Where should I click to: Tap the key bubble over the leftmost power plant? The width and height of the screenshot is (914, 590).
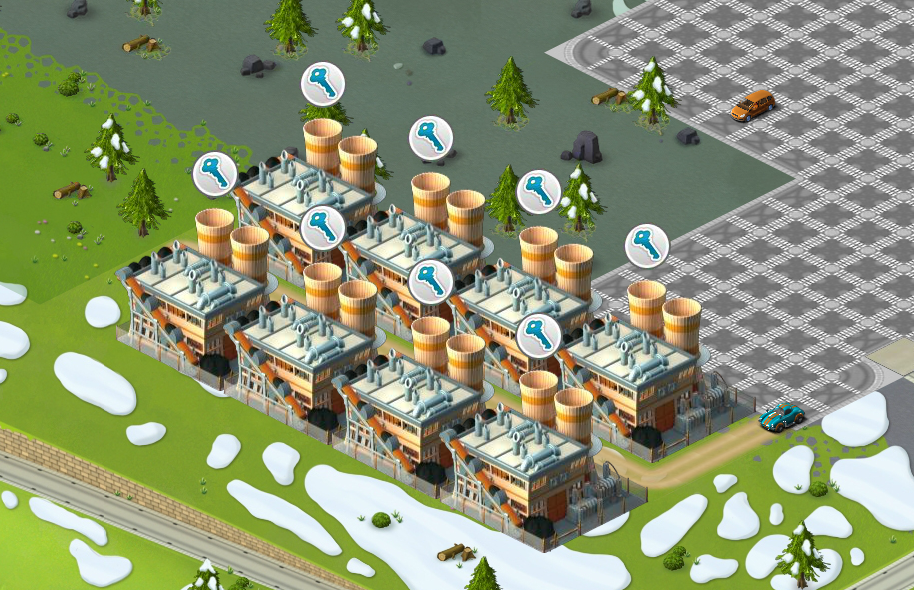[214, 174]
